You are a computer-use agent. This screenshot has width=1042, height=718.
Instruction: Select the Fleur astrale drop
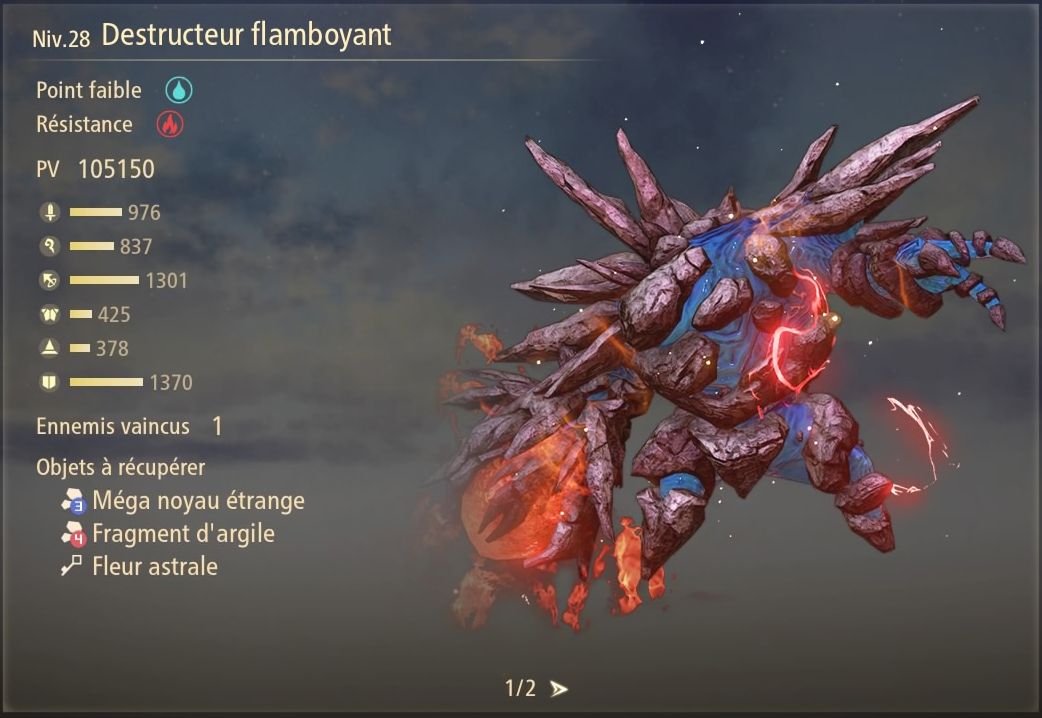[x=154, y=567]
